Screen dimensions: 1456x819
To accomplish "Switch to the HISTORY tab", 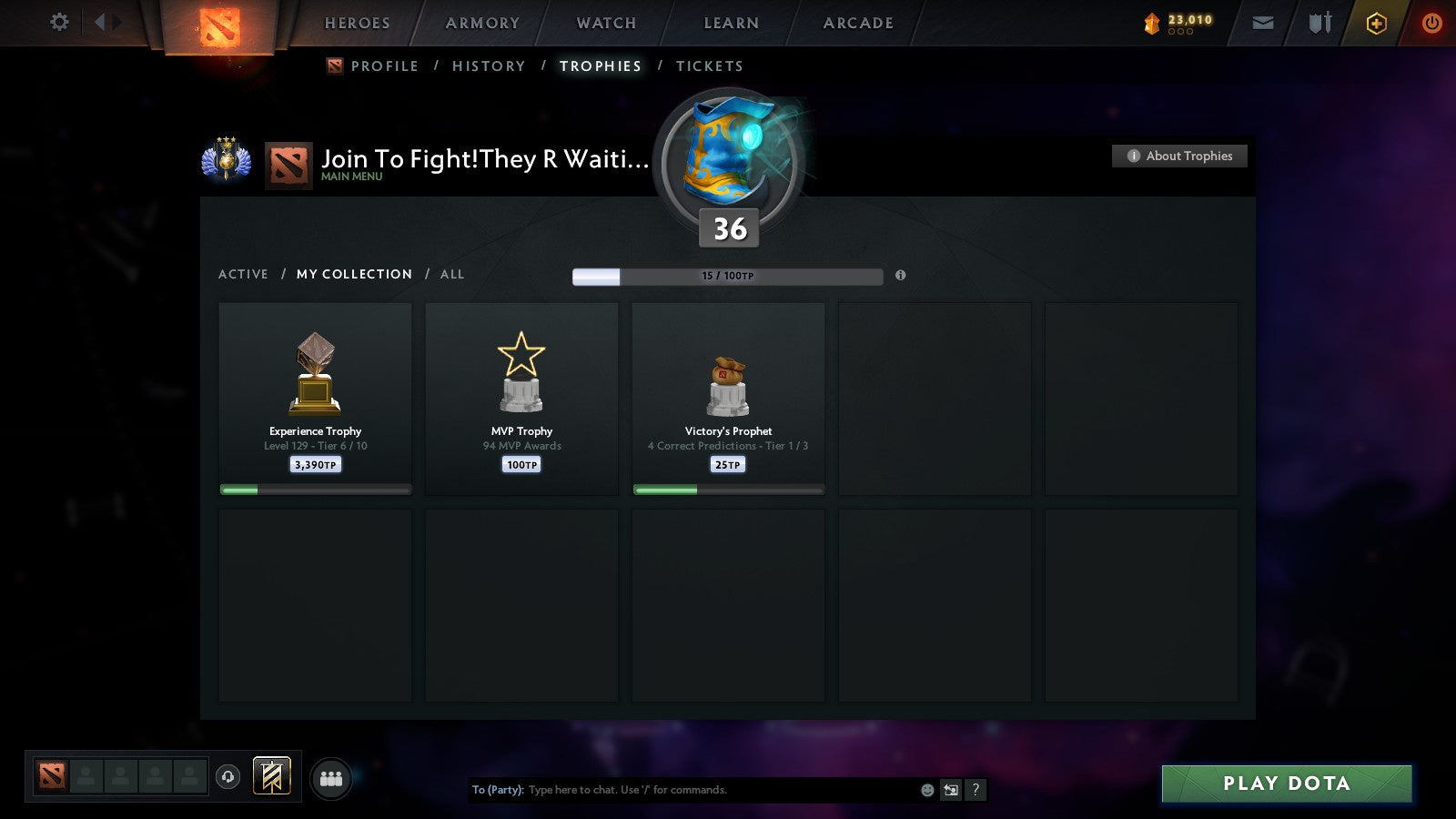I will [489, 66].
